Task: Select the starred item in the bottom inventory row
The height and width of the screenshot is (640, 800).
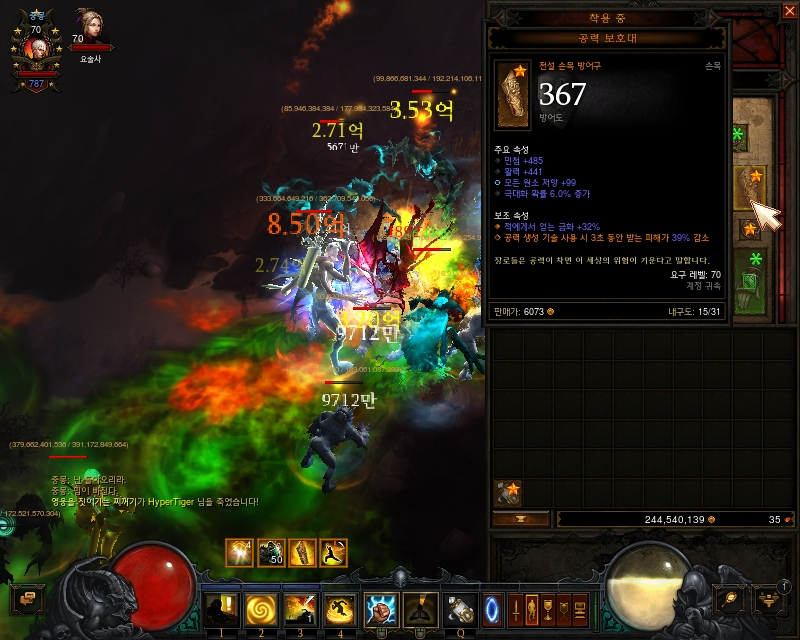Action: coord(509,493)
